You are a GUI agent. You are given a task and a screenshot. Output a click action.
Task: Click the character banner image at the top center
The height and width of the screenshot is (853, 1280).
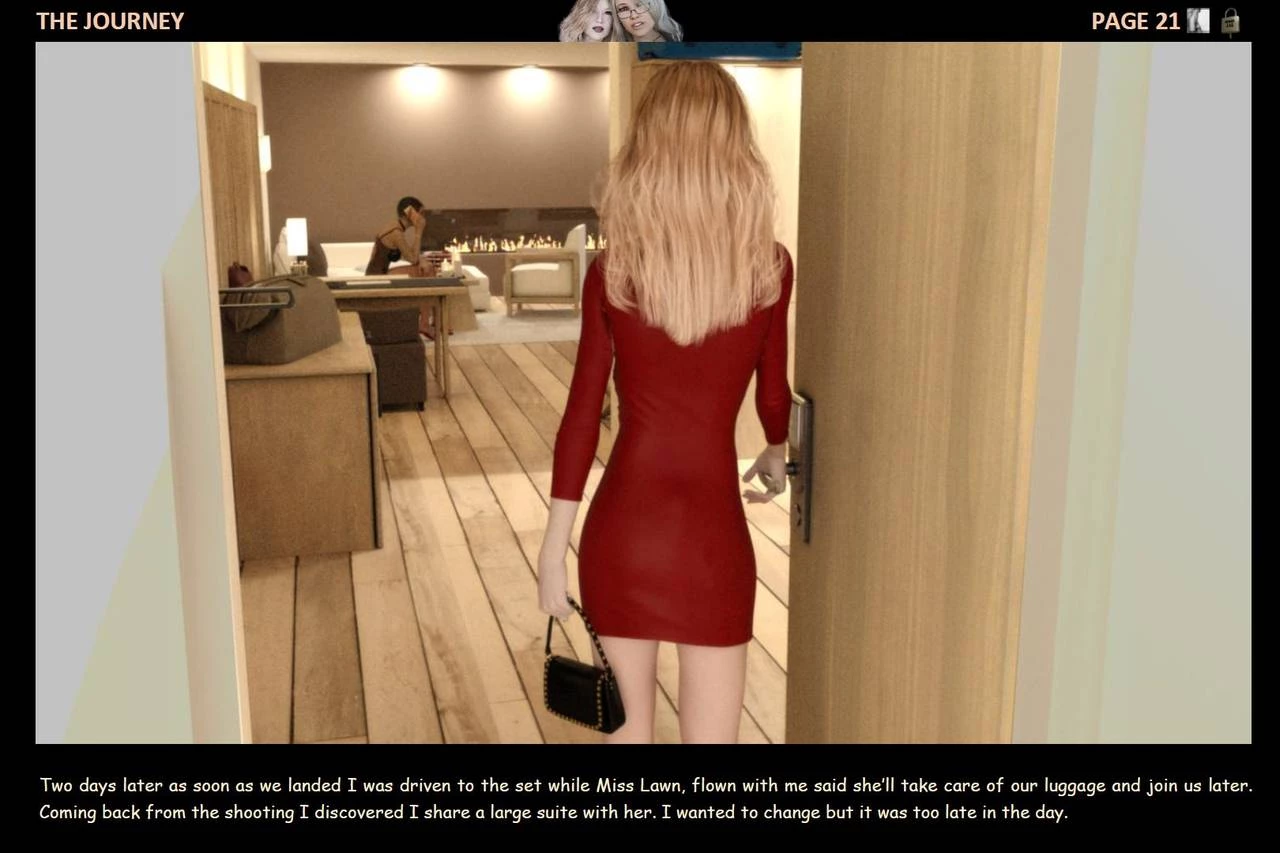620,22
